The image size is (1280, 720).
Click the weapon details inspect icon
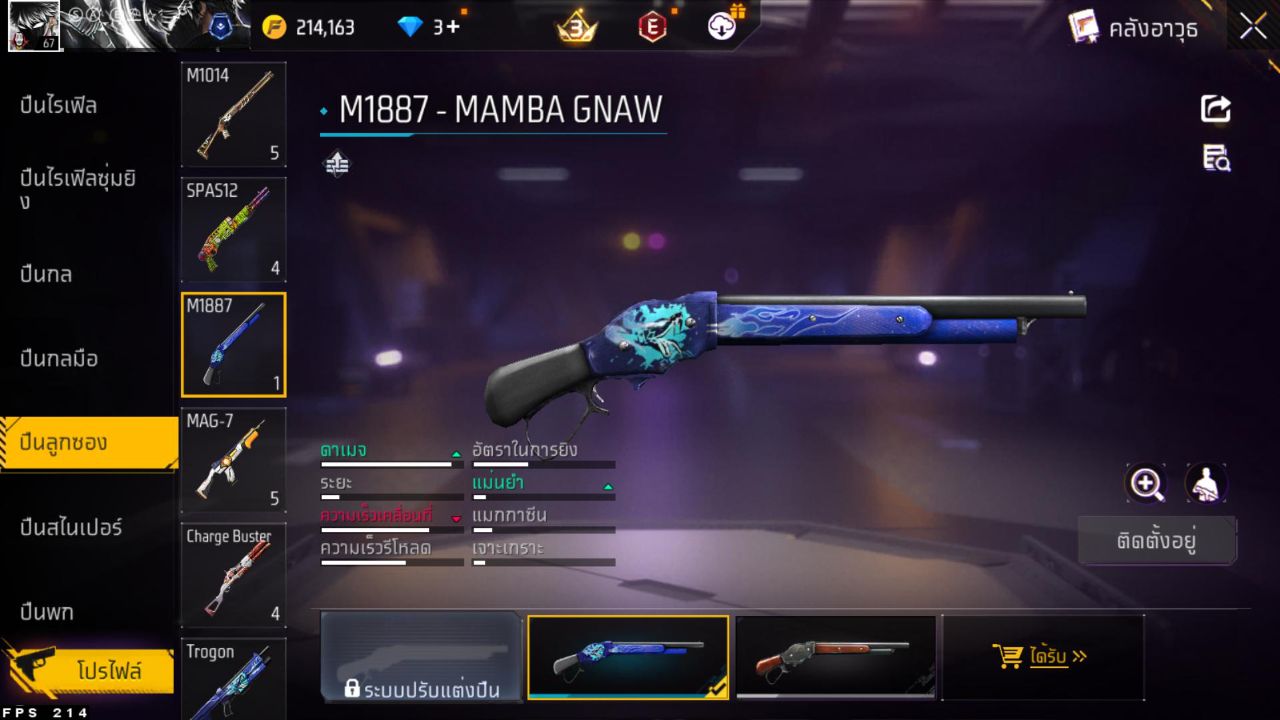tap(1216, 158)
